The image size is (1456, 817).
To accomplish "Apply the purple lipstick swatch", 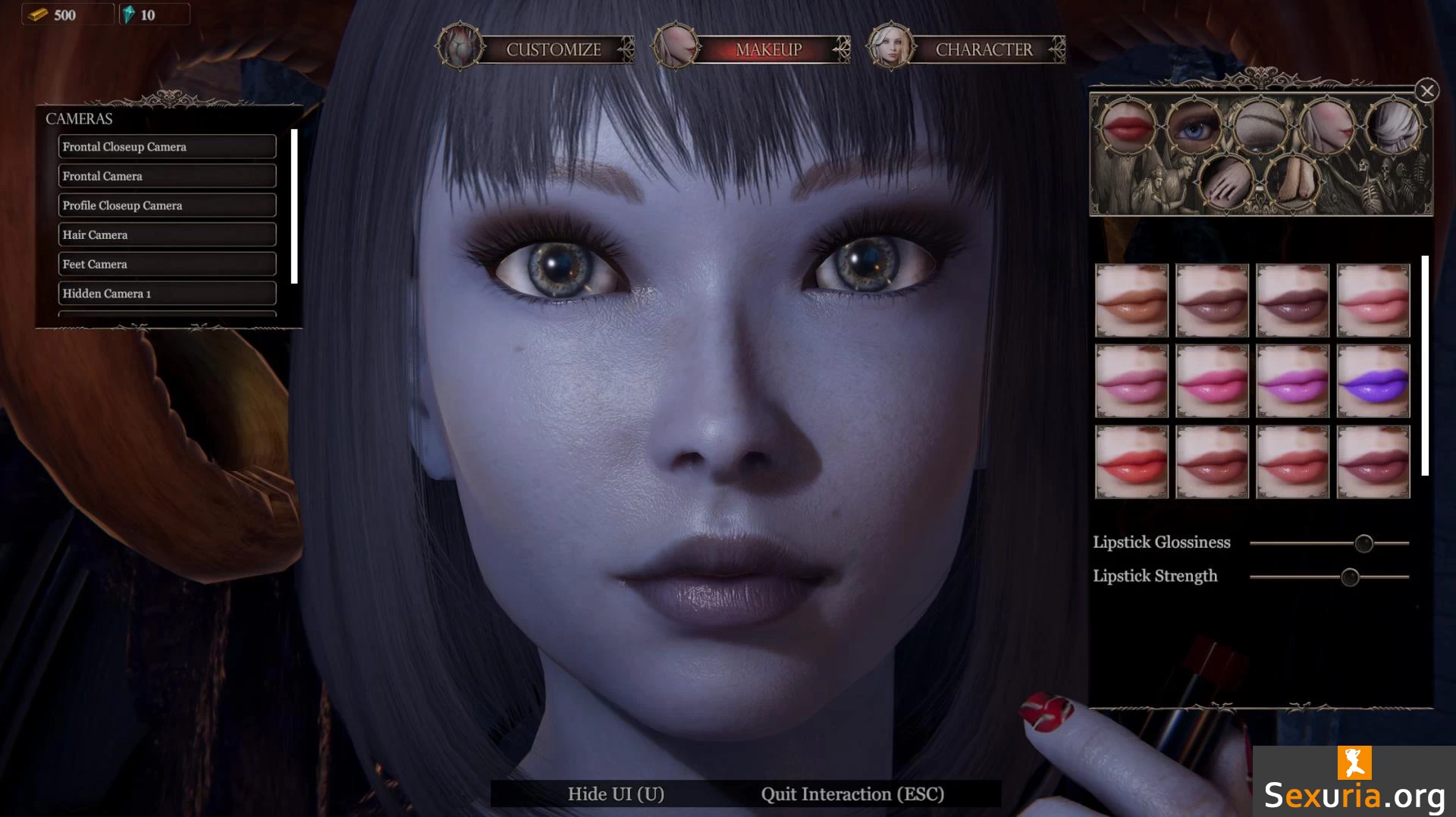I will [x=1373, y=381].
